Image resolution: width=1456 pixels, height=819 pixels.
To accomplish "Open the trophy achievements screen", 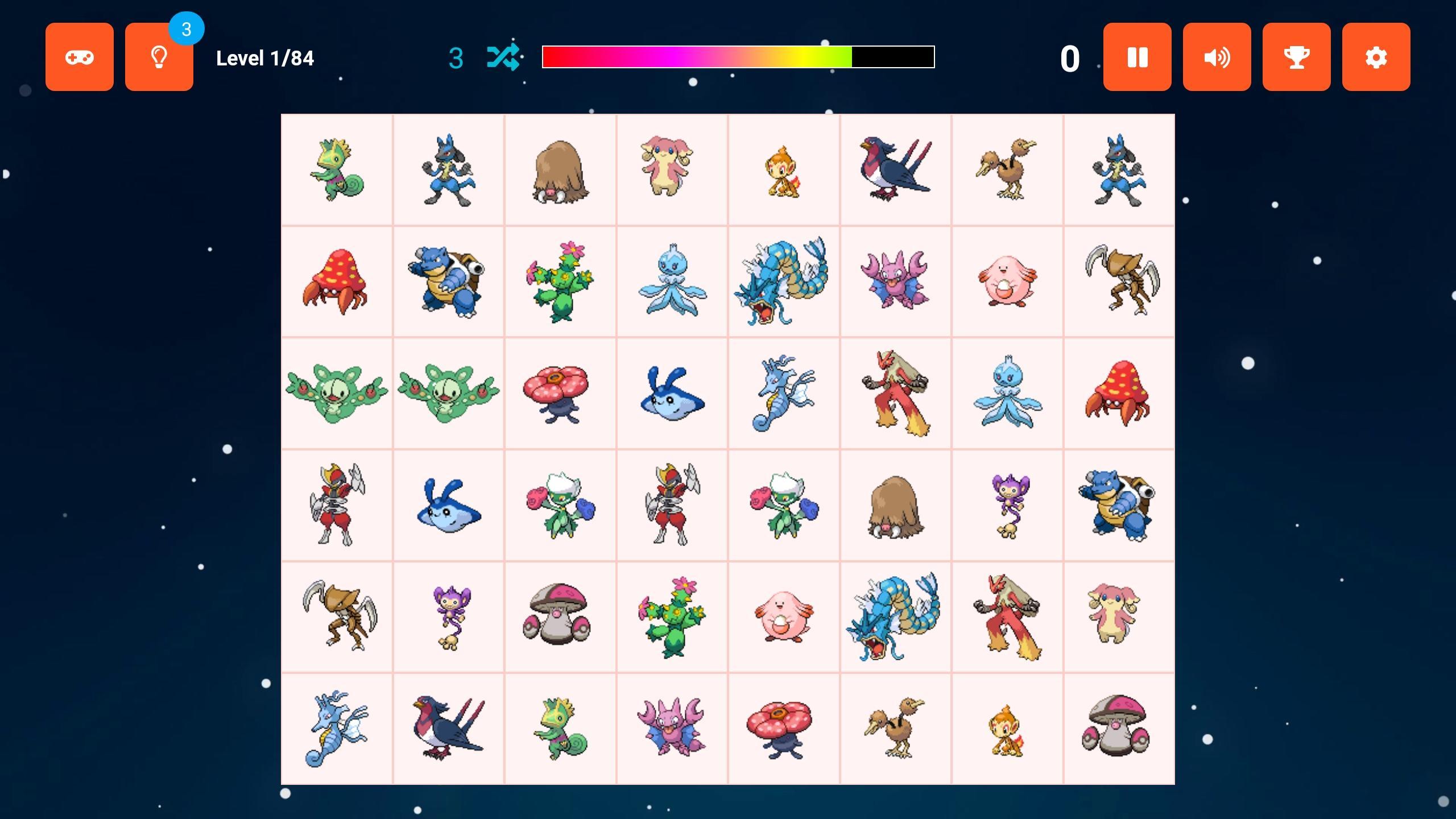I will click(1296, 56).
